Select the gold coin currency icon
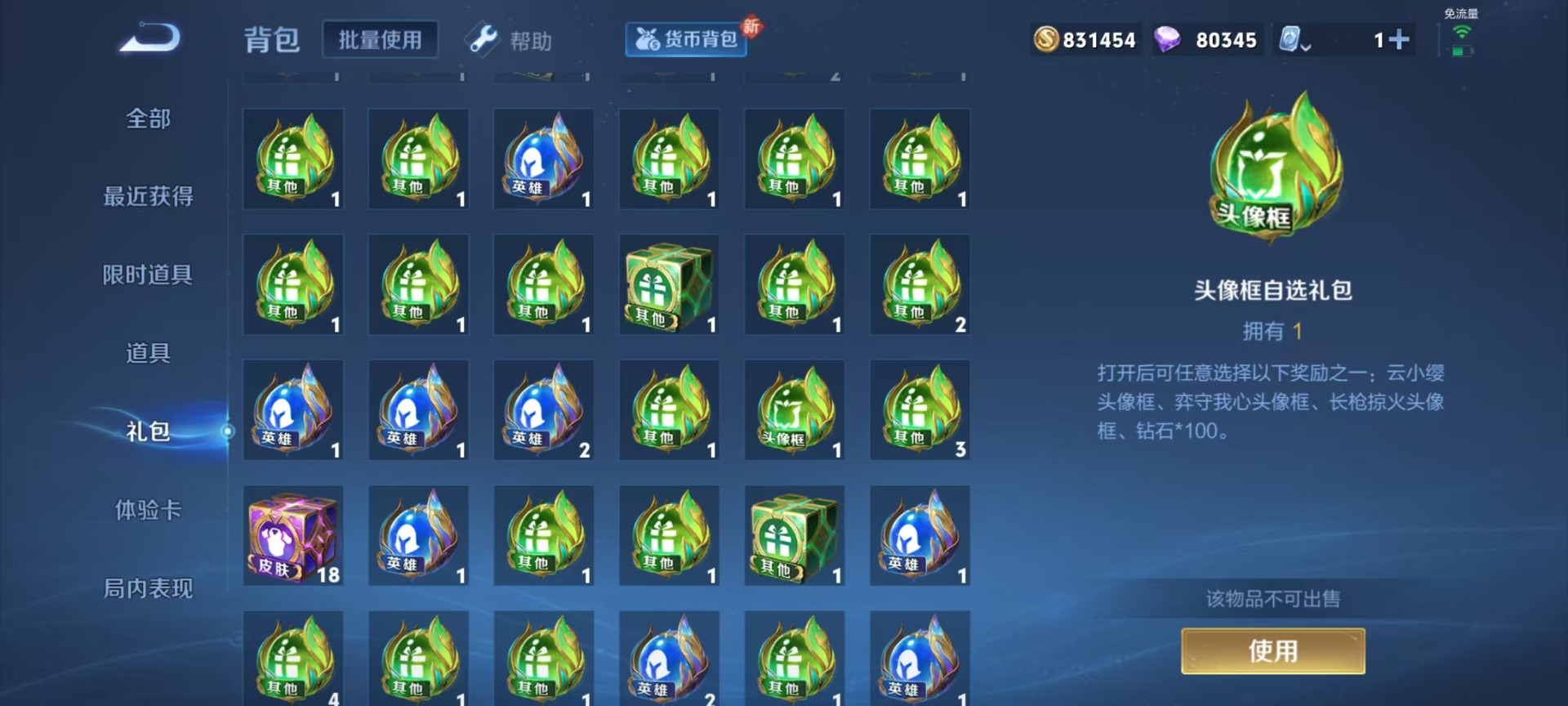The width and height of the screenshot is (1568, 706). point(1046,39)
